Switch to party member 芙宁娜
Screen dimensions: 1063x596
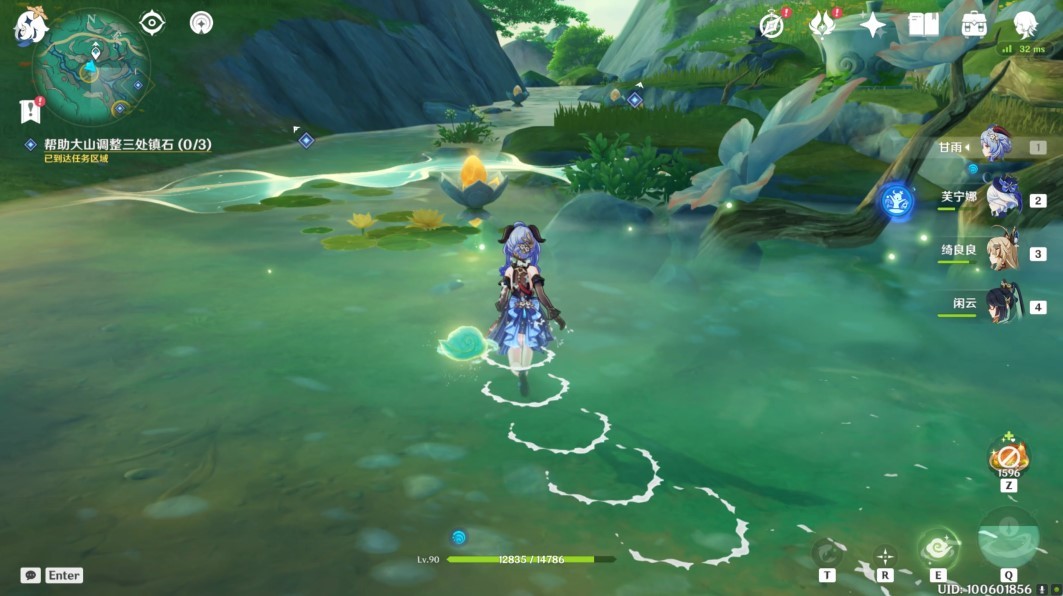[x=1001, y=199]
